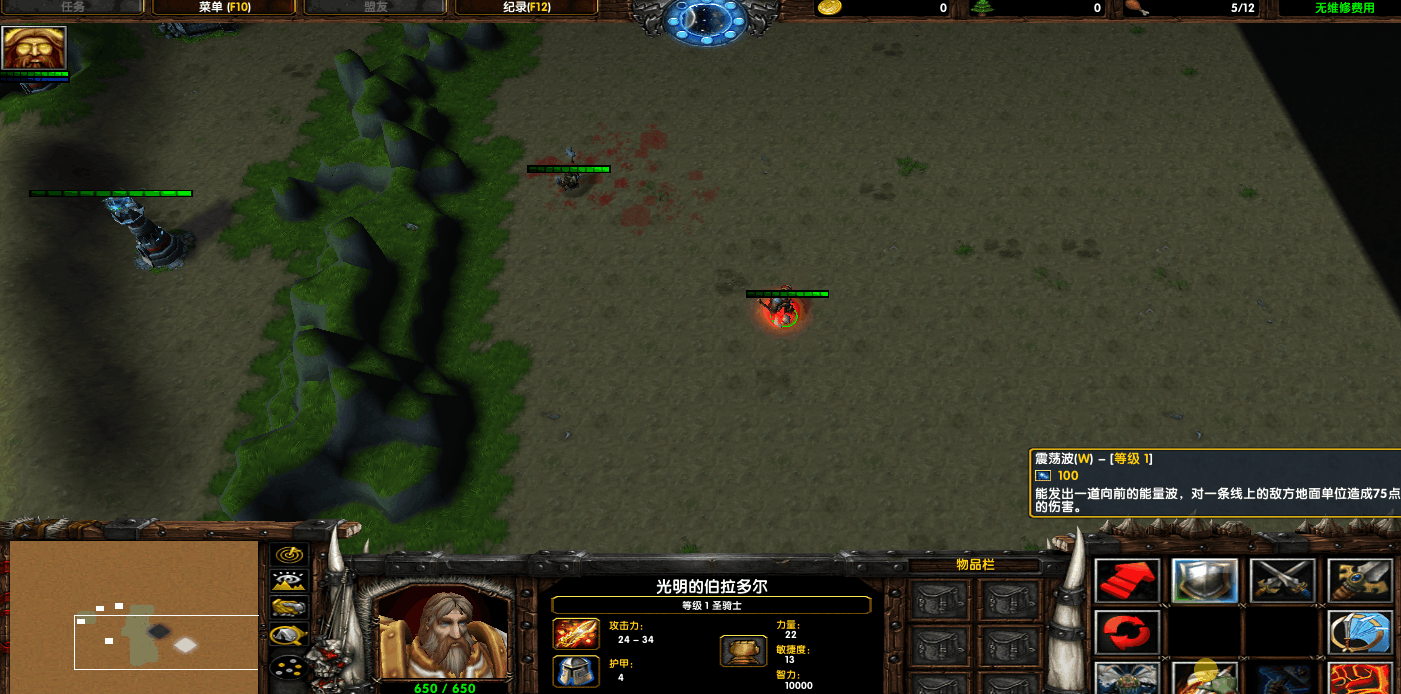Screen dimensions: 1401x694
Task: Choose the red arrow move command
Action: [1127, 580]
